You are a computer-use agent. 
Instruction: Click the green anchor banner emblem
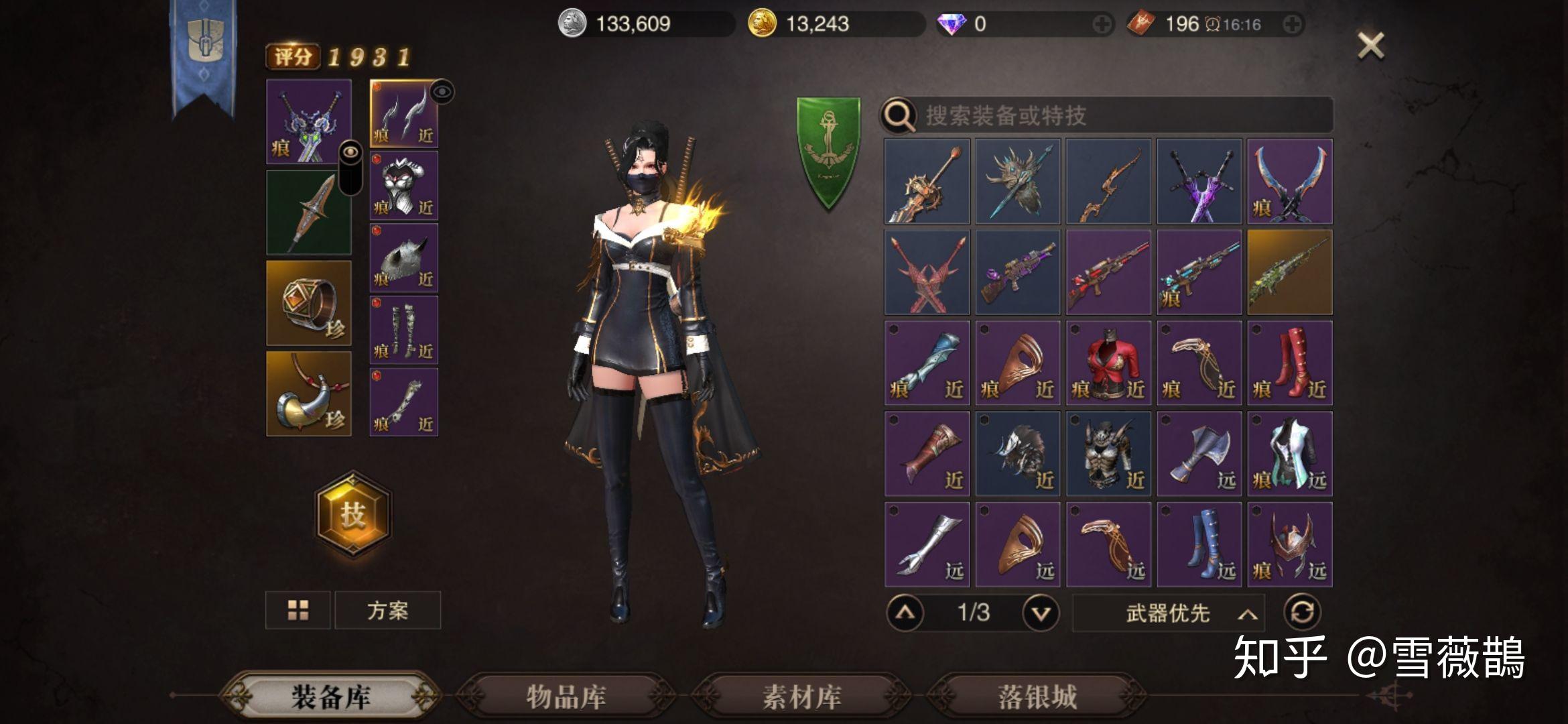coord(828,152)
